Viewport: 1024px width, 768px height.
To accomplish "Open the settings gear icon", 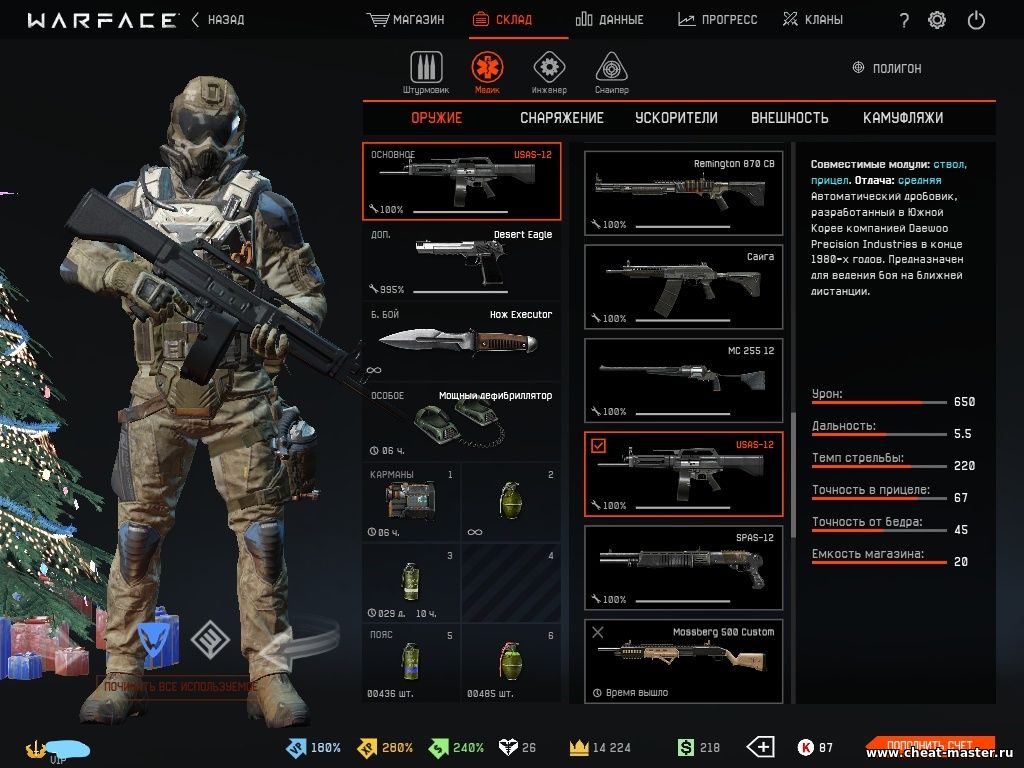I will 937,20.
